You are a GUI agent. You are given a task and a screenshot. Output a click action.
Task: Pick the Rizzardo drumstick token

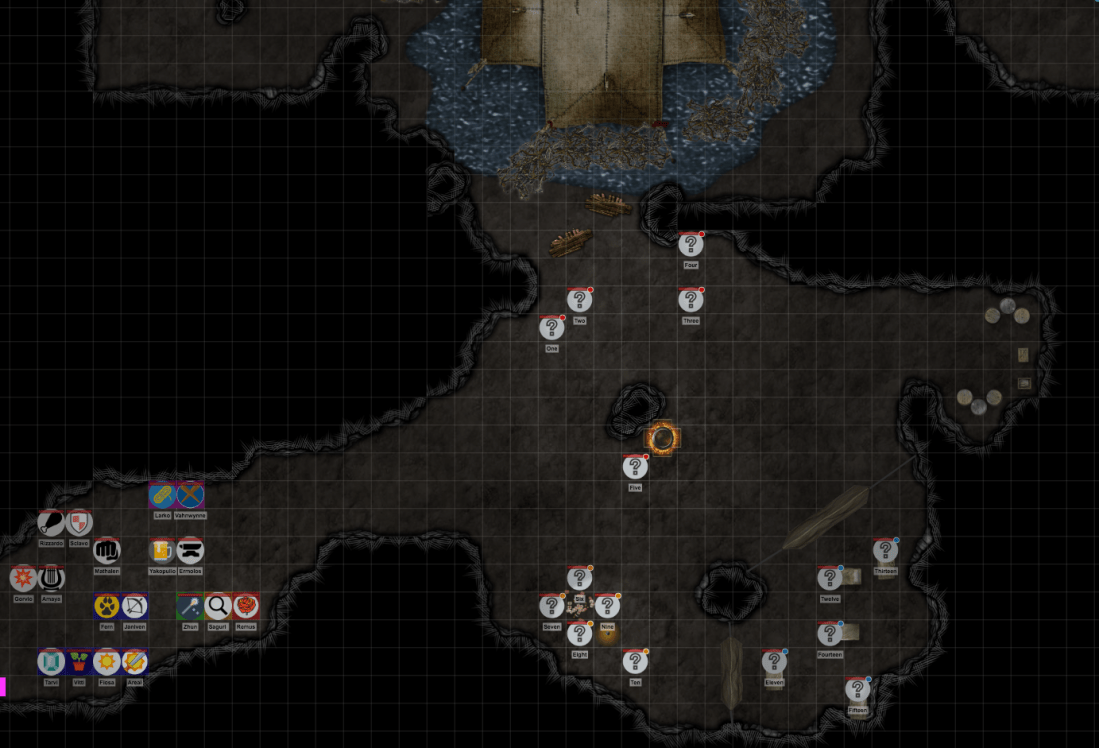pos(51,522)
